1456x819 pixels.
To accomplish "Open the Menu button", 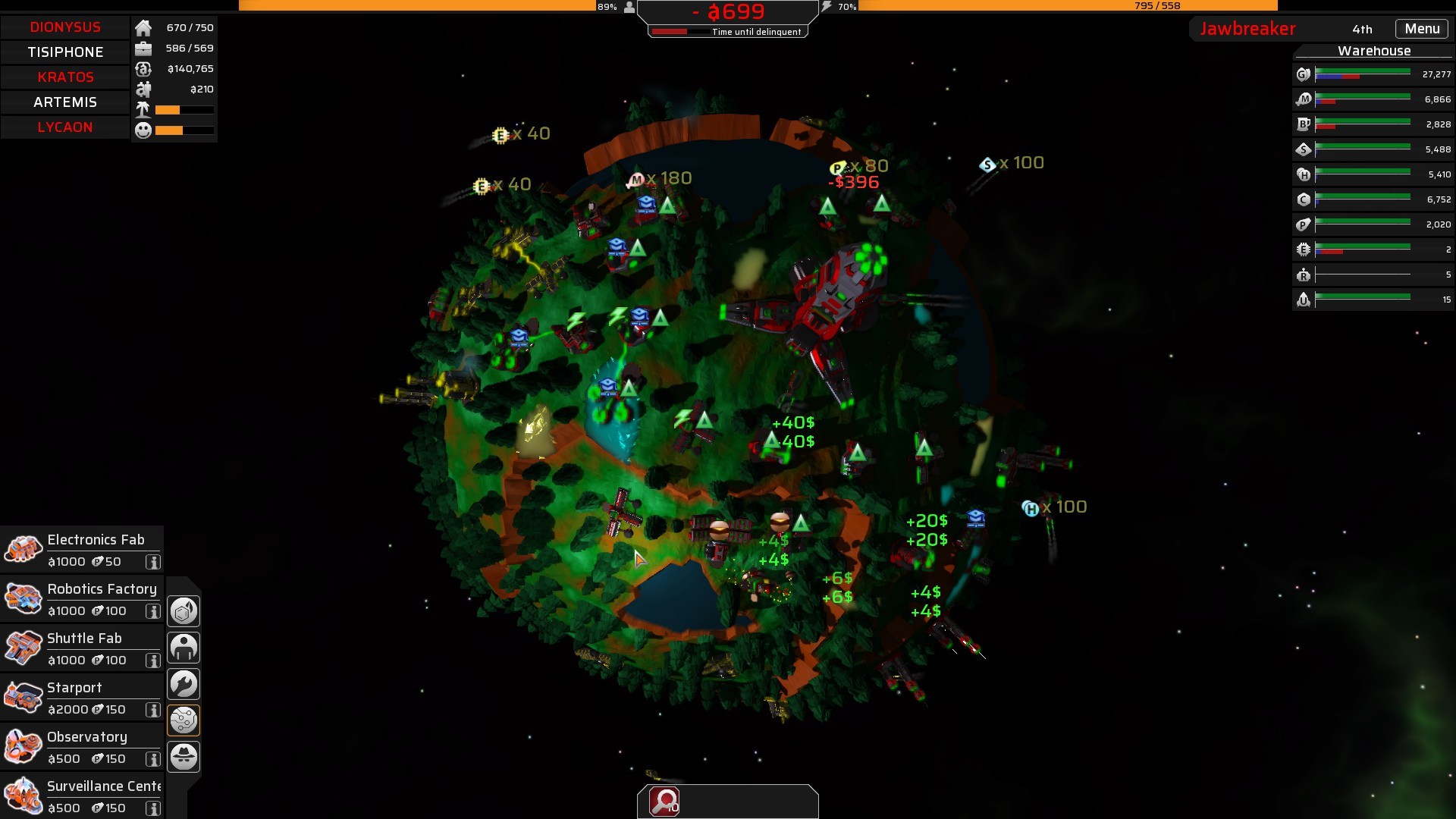I will click(1422, 28).
